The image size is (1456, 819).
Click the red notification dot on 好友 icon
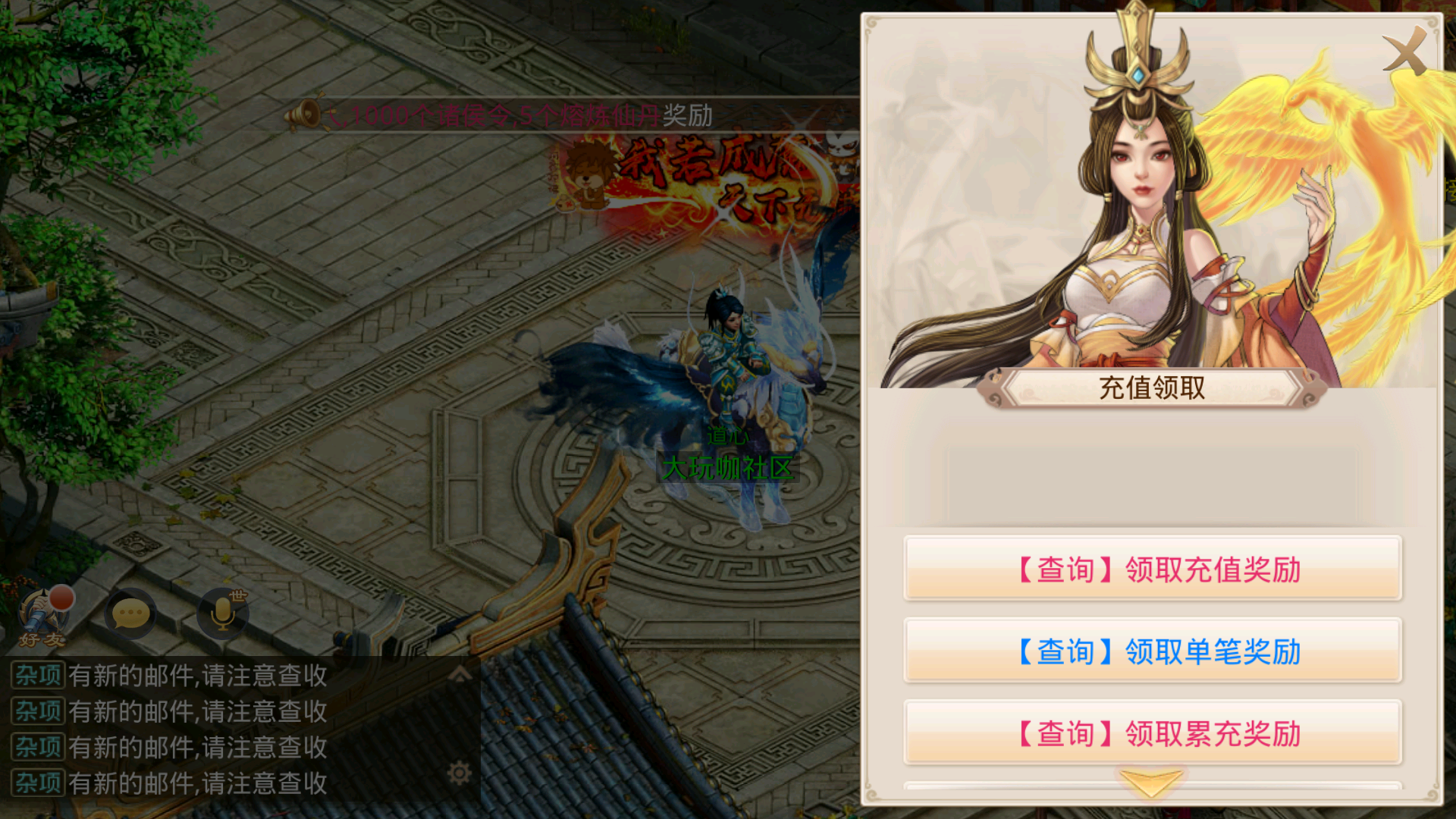[x=64, y=597]
